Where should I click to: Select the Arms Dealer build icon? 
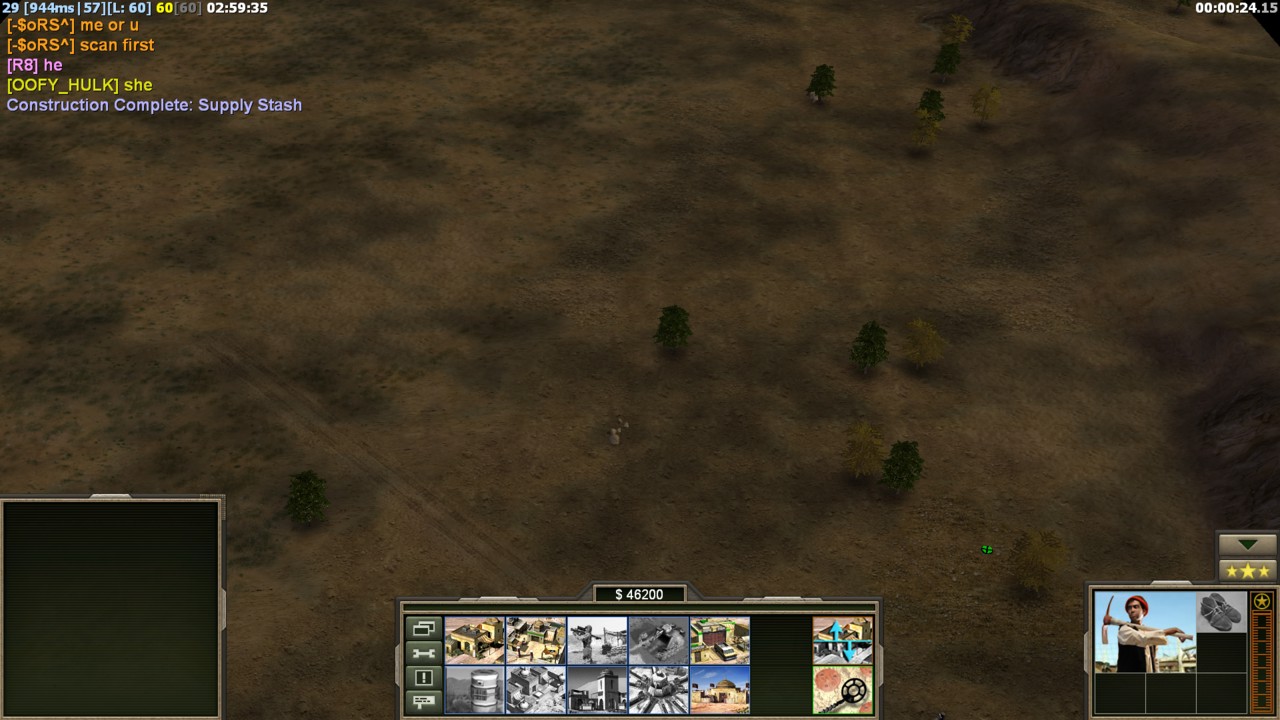pyautogui.click(x=719, y=640)
